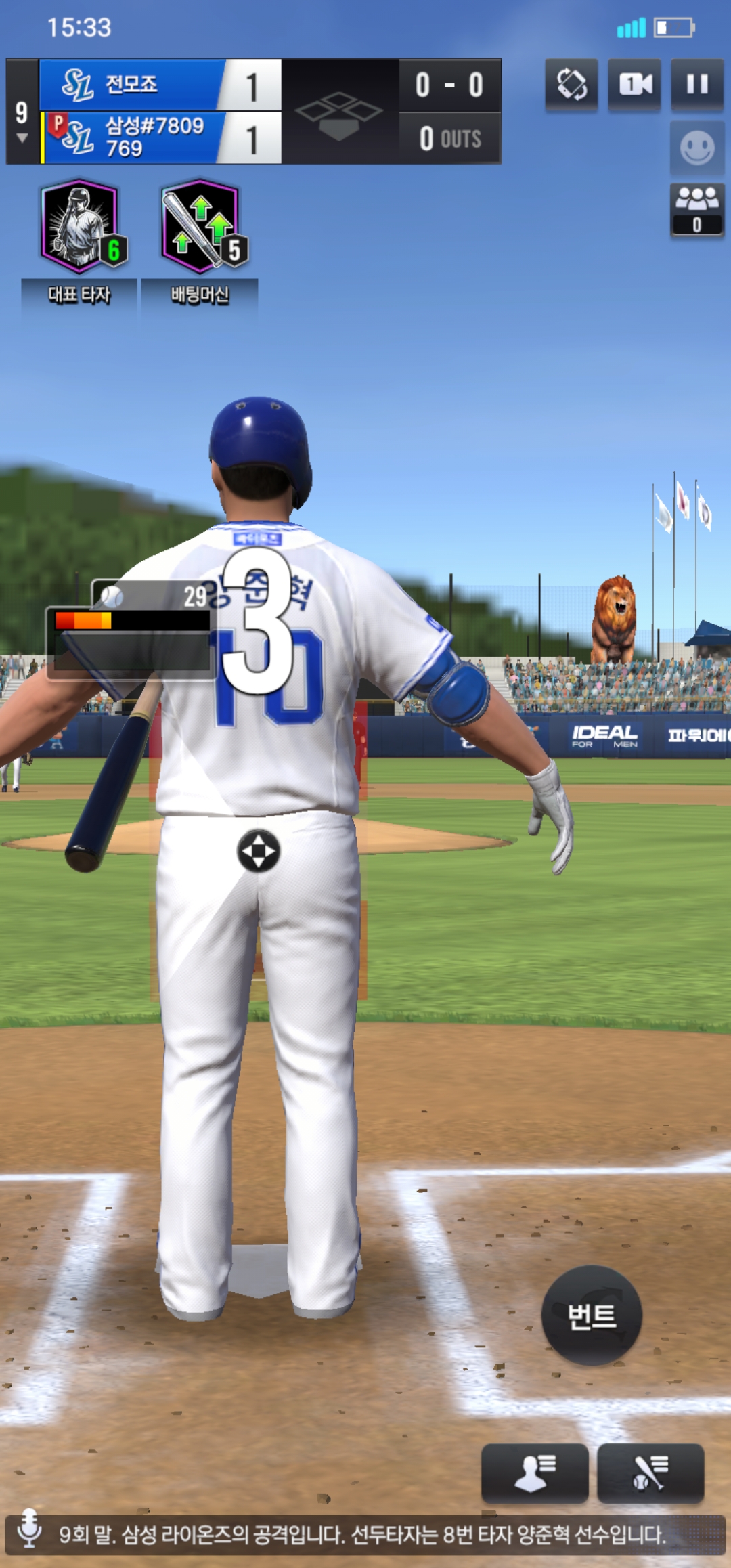This screenshot has height=1568, width=731.
Task: Expand the inning 9 scoreboard arrow
Action: 22,138
